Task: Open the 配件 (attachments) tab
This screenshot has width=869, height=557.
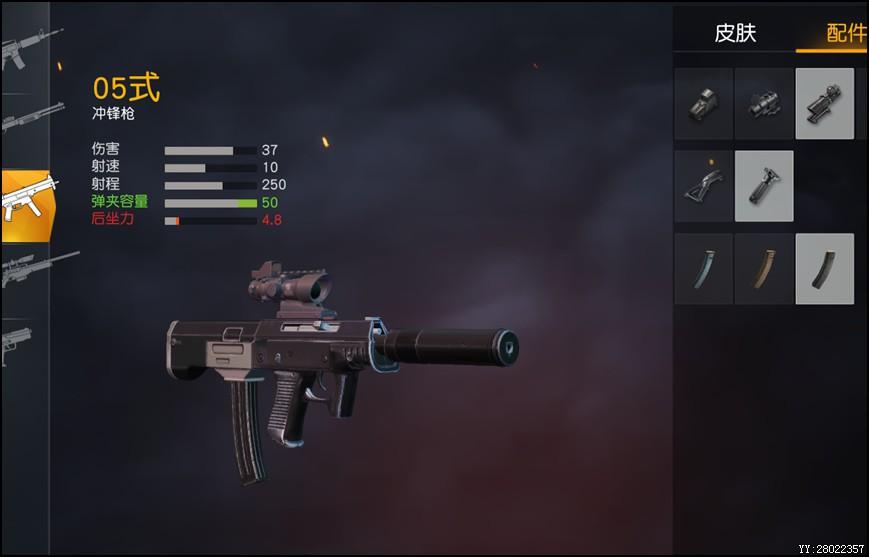Action: coord(843,33)
